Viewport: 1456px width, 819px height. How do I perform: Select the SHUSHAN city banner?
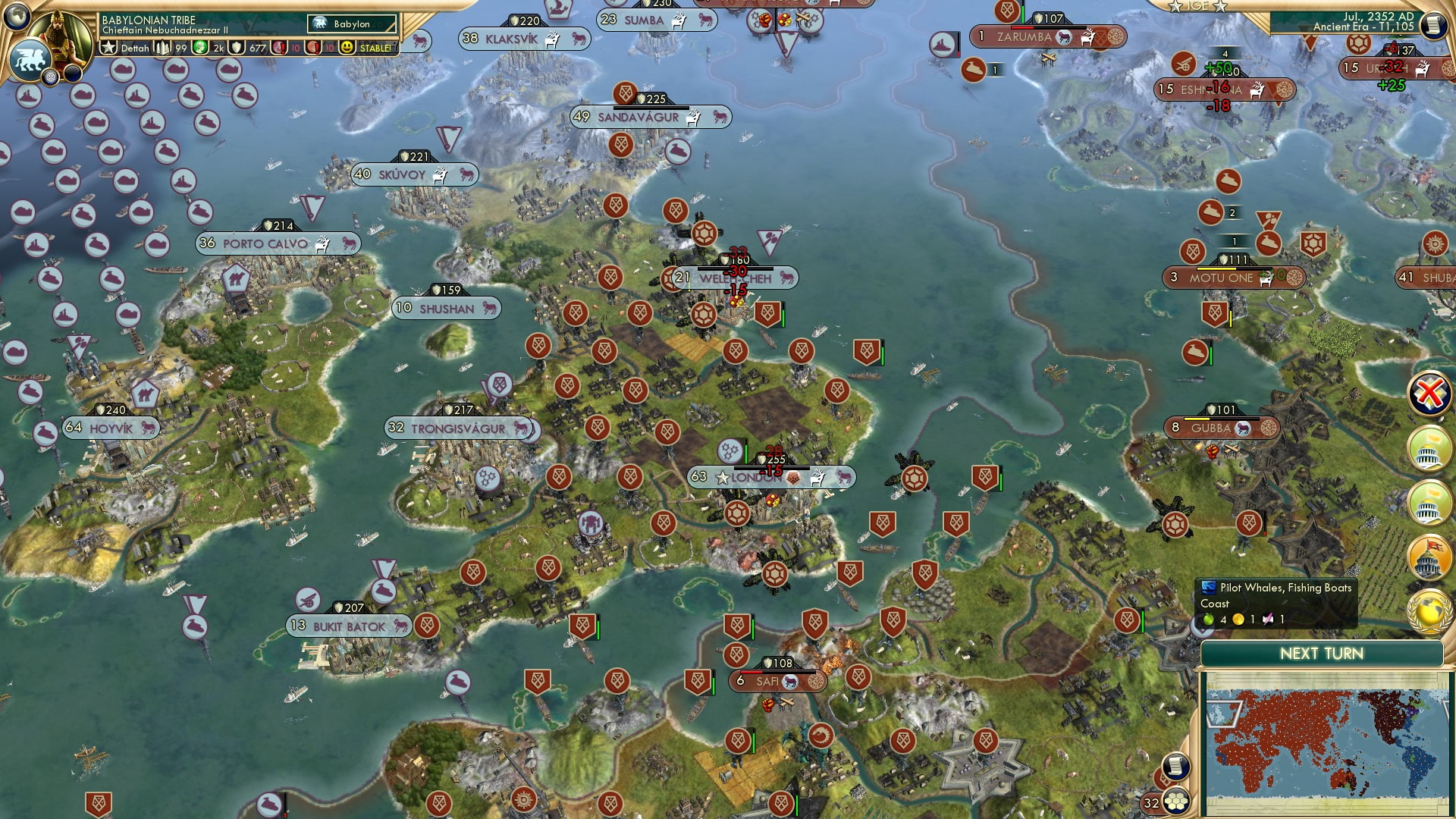(x=446, y=308)
